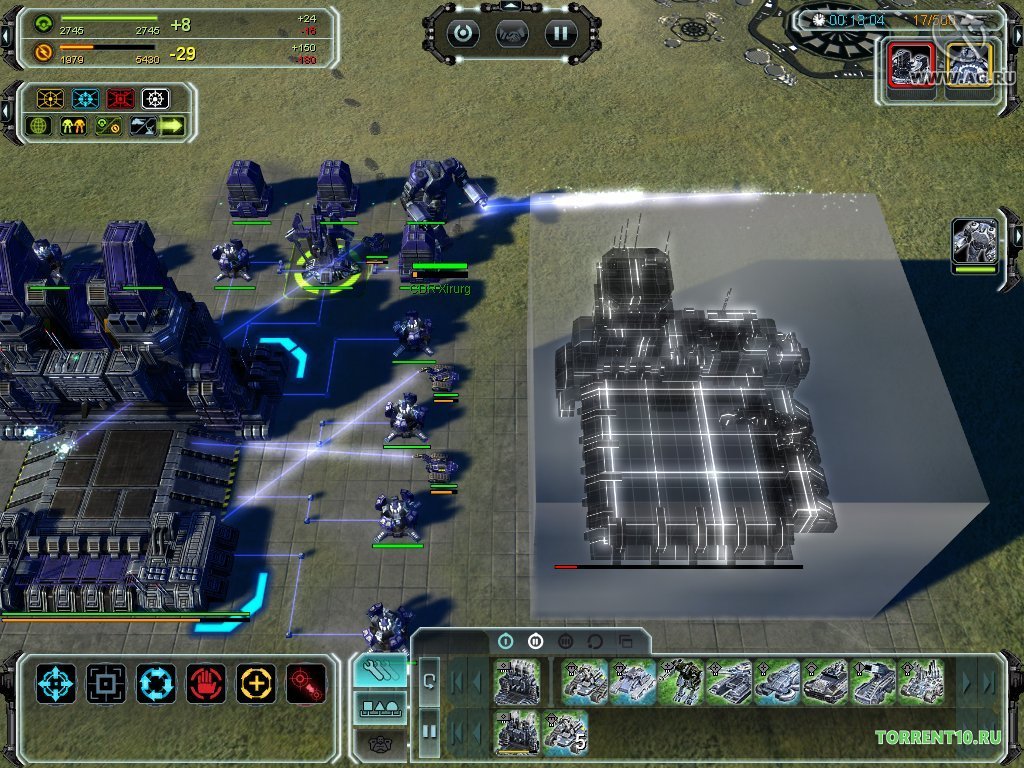Click the green arrow button

[173, 126]
